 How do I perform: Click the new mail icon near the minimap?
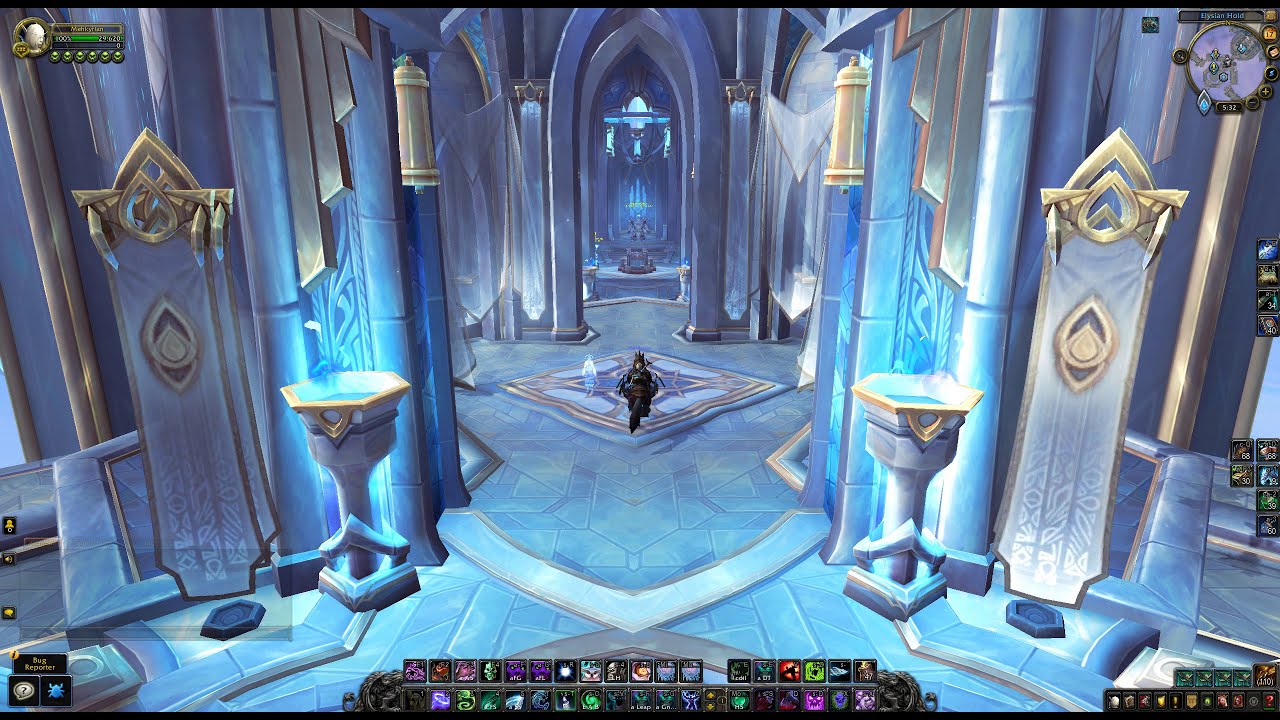(1272, 52)
